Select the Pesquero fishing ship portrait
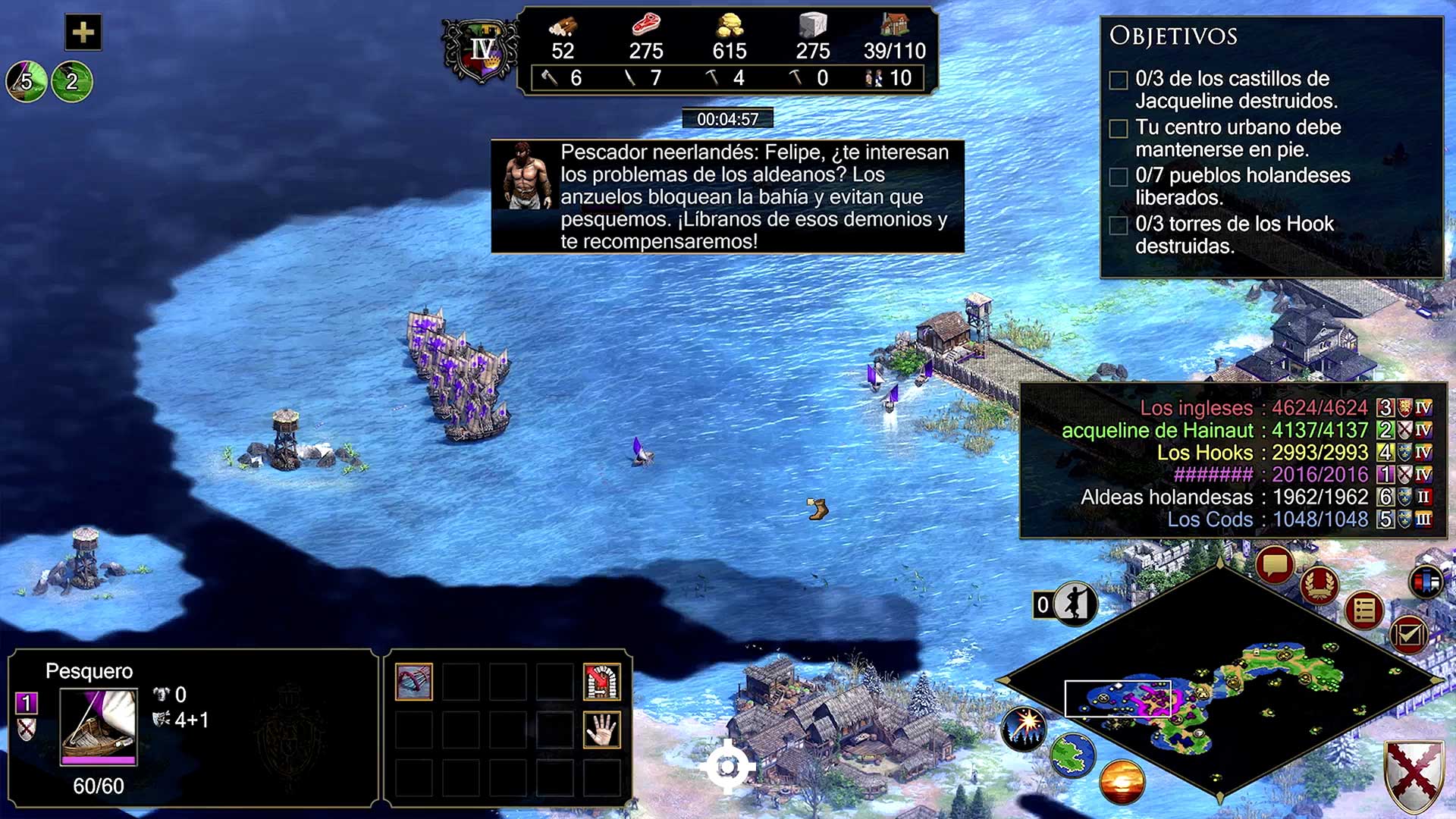Viewport: 1456px width, 819px height. 99,726
